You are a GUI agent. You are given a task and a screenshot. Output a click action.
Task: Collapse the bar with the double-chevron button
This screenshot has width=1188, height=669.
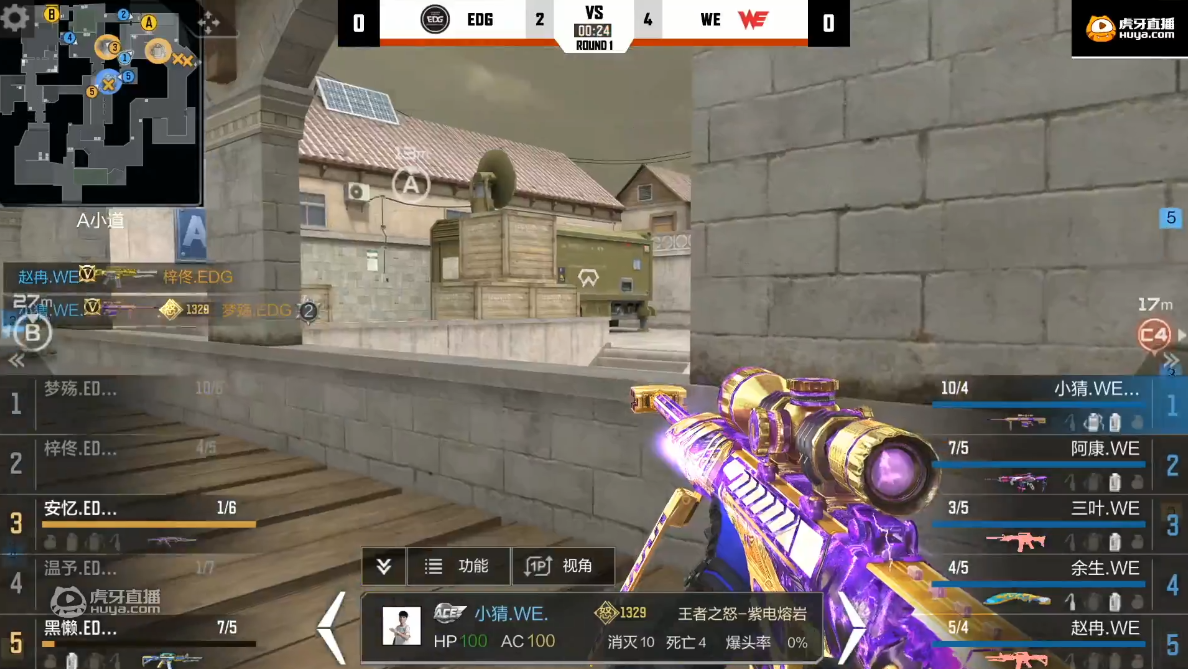(x=384, y=566)
